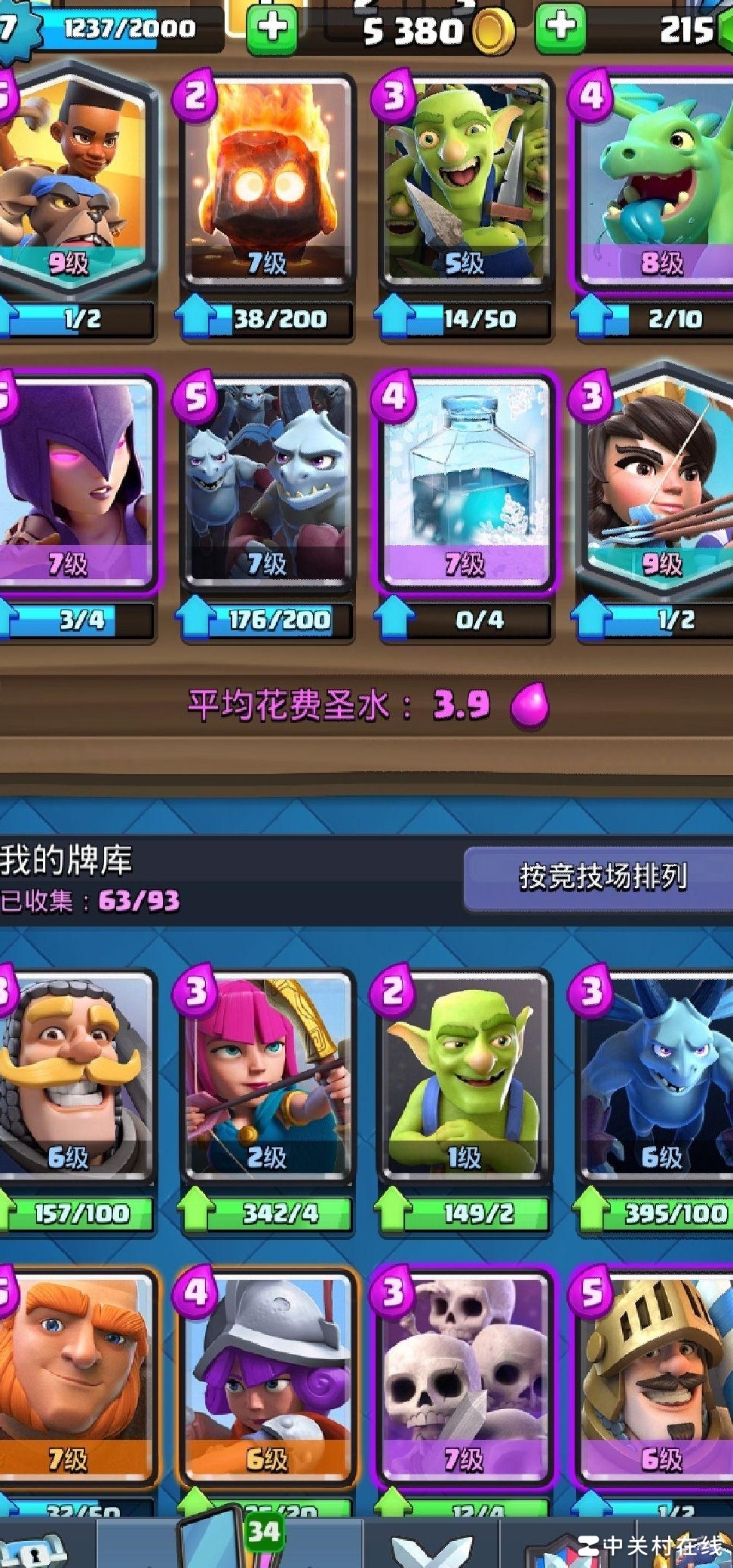Click the 按竞技场排列 sort button
This screenshot has height=1568, width=733.
(601, 877)
